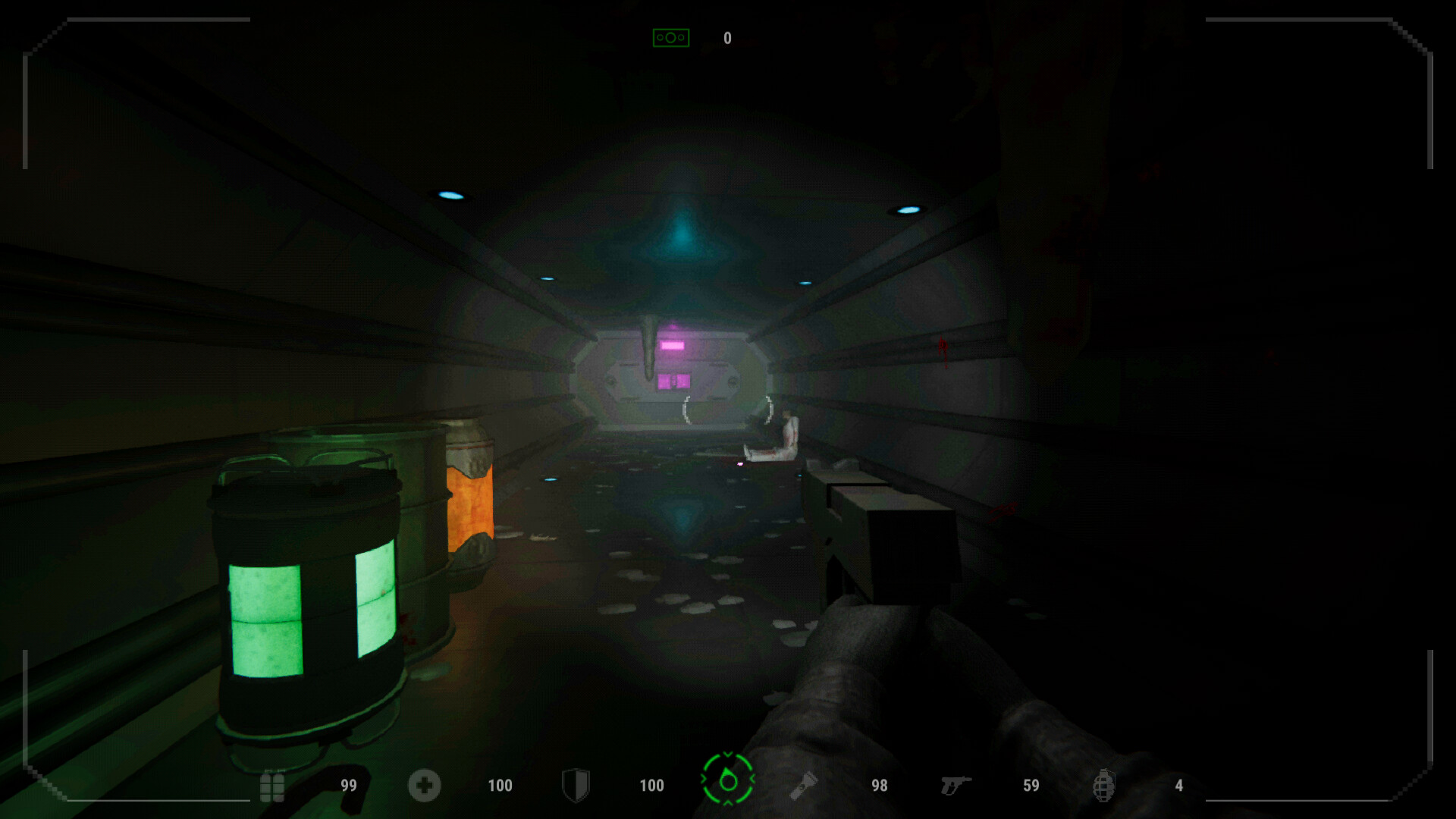The image size is (1456, 819).
Task: Click the health cross icon
Action: pyautogui.click(x=423, y=786)
